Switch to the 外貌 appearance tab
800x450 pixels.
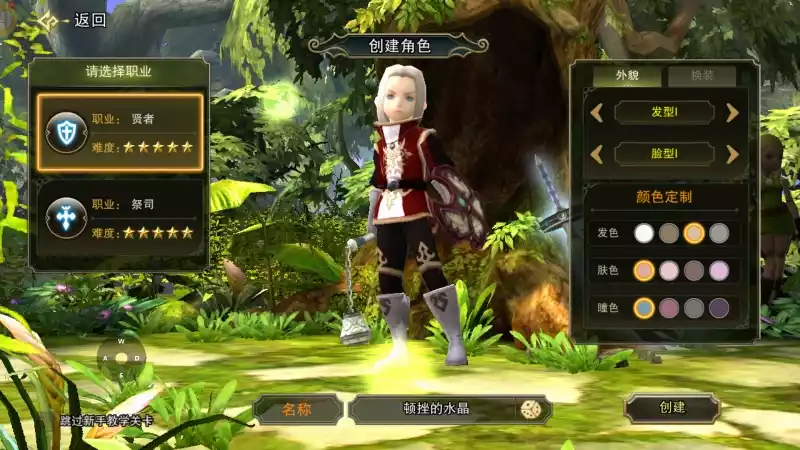(627, 76)
